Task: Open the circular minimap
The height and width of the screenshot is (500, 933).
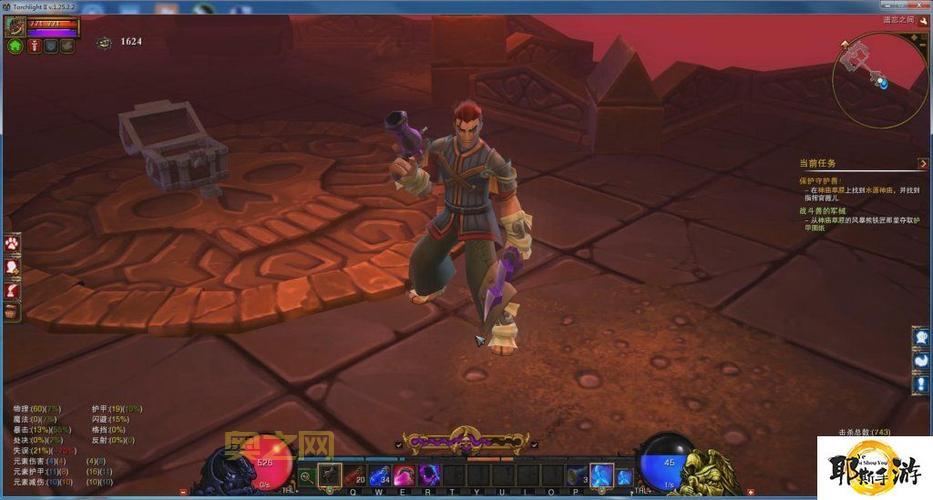Action: point(879,79)
